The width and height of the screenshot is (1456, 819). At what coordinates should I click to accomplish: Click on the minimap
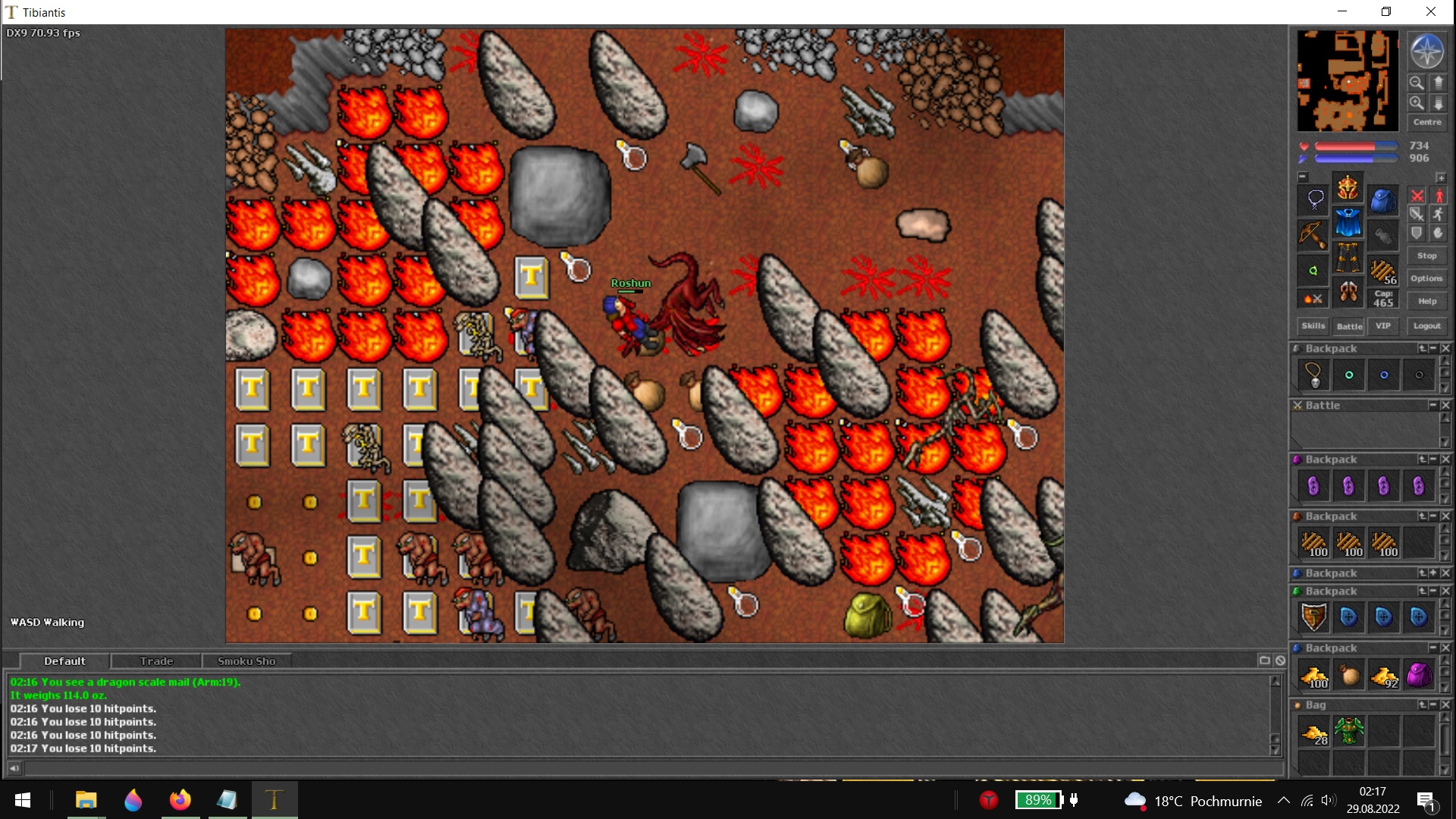[1347, 80]
